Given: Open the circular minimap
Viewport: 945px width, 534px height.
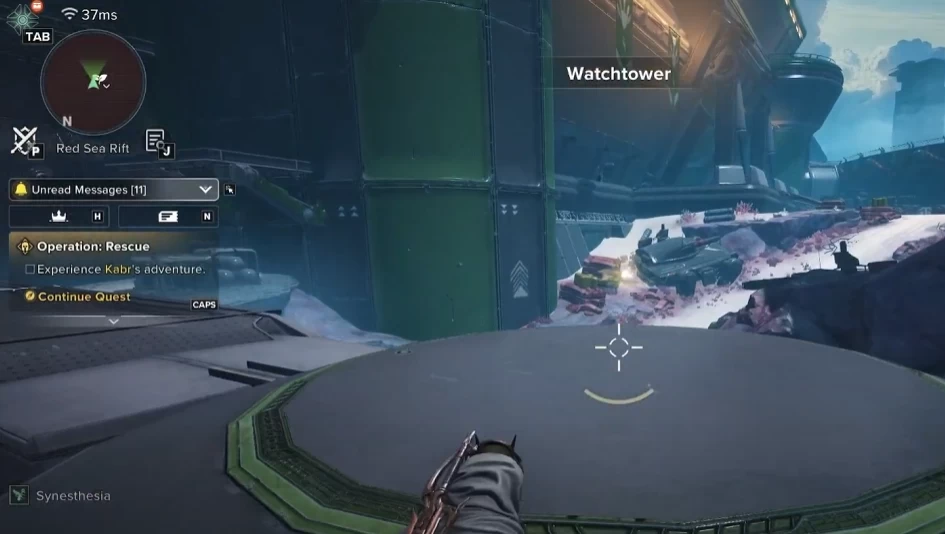Looking at the screenshot, I should (93, 82).
